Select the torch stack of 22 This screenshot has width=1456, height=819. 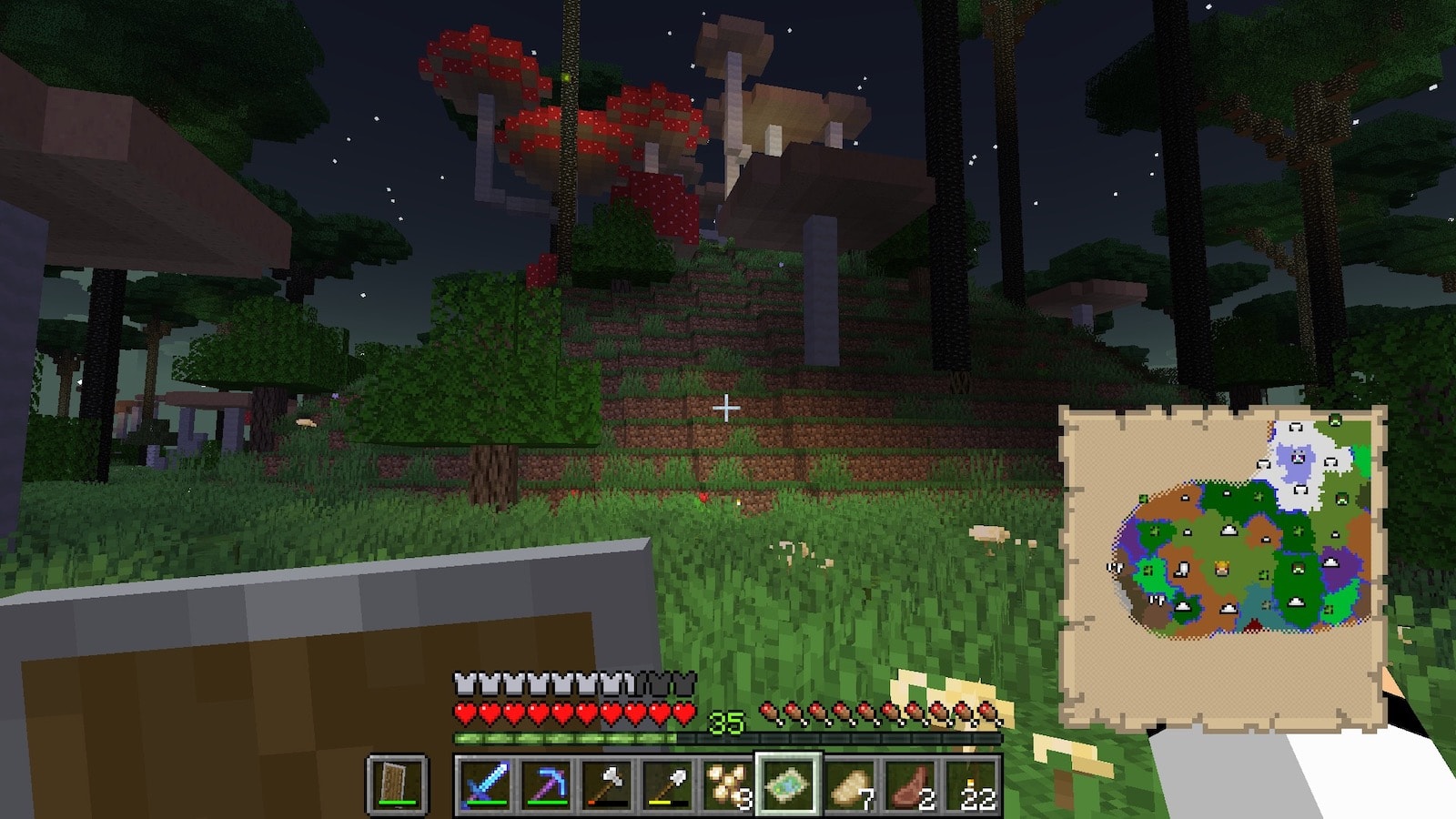pos(971,784)
